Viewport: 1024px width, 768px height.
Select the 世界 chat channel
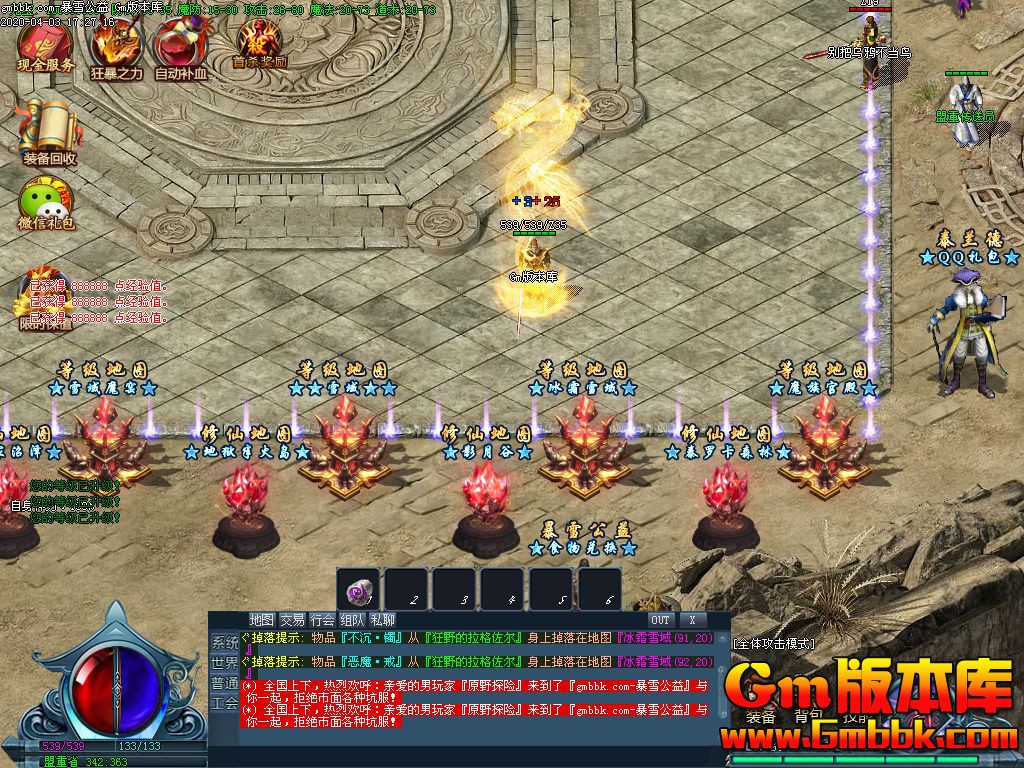point(224,663)
